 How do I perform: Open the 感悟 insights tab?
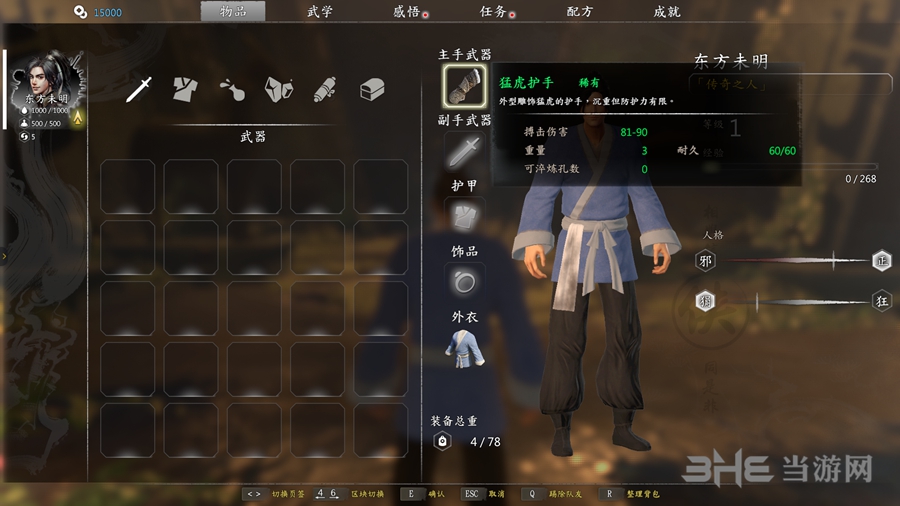(407, 12)
